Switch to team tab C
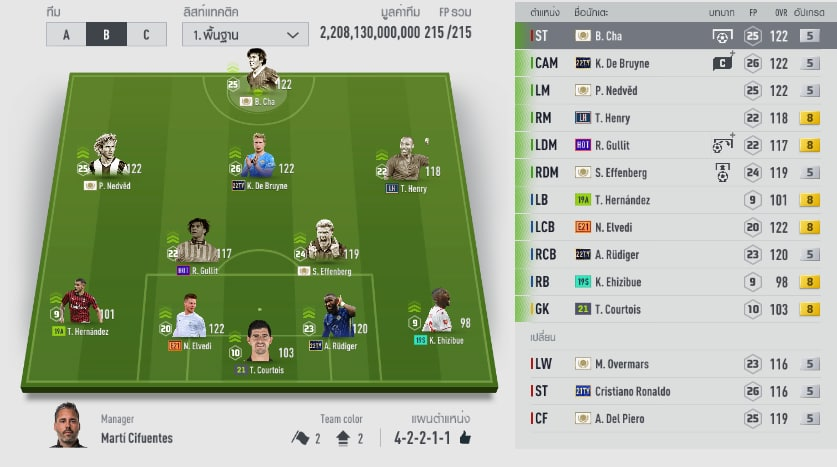This screenshot has height=467, width=837. click(146, 35)
